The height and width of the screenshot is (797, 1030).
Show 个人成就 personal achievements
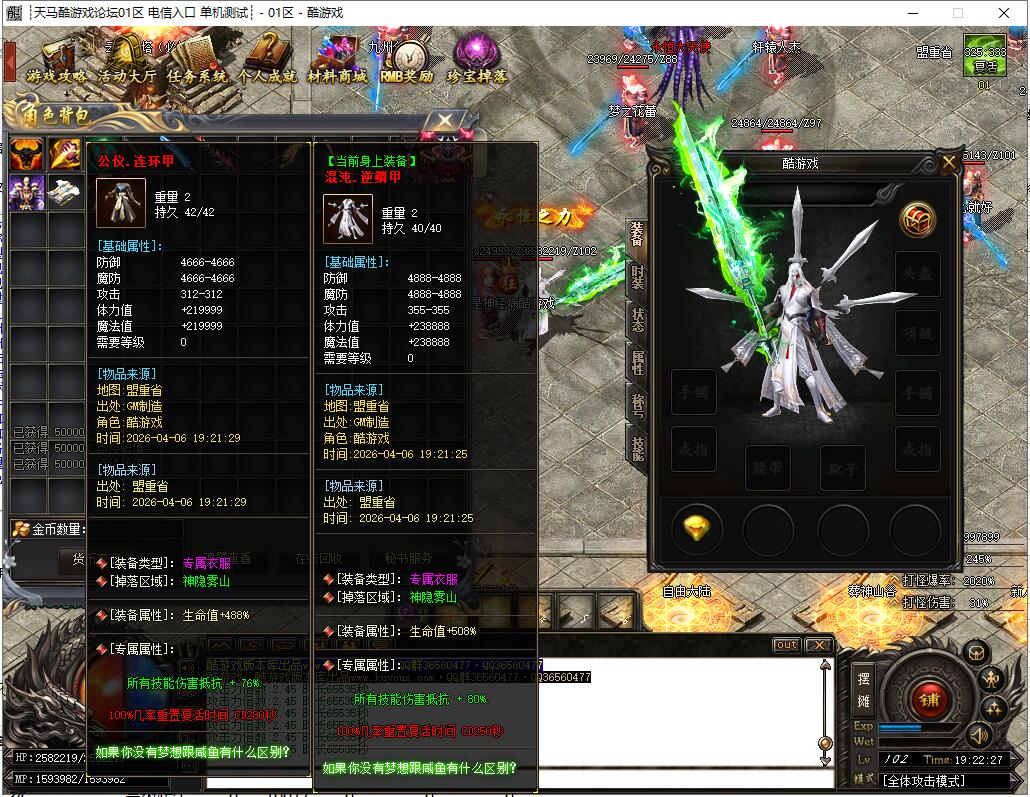point(267,60)
